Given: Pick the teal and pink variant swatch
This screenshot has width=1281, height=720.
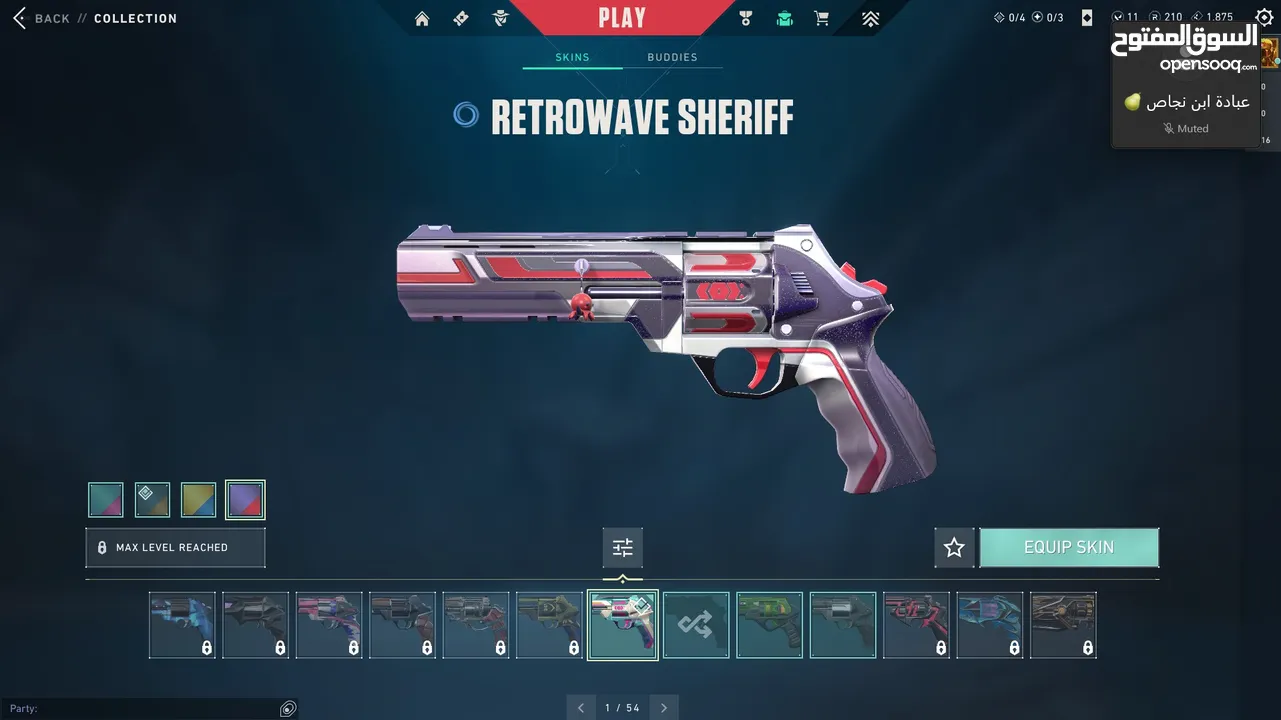Looking at the screenshot, I should (105, 500).
